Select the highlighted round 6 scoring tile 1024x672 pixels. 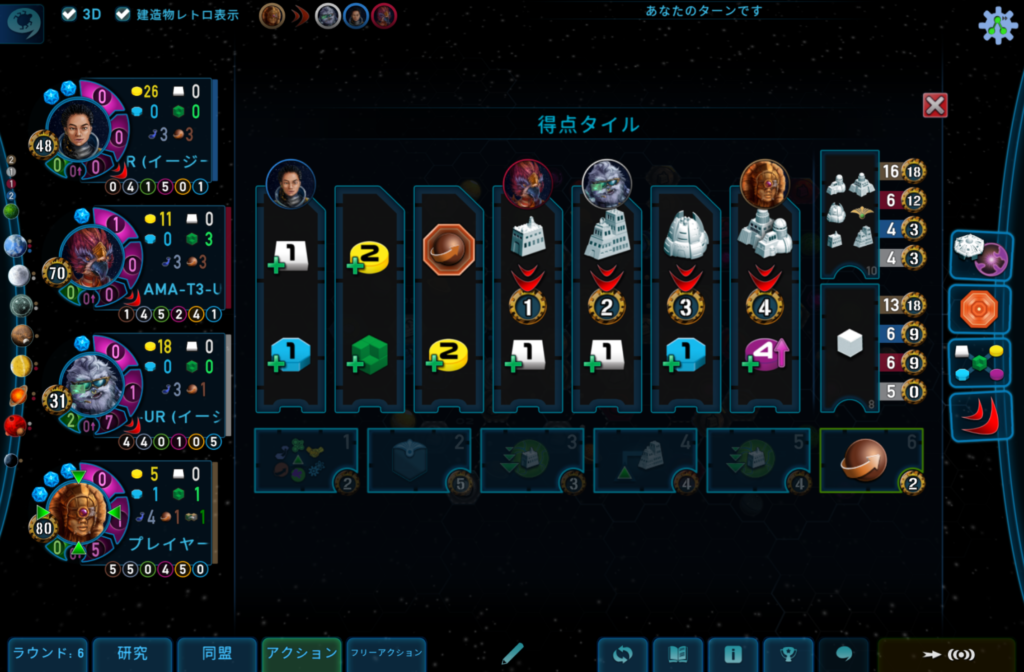tap(871, 460)
